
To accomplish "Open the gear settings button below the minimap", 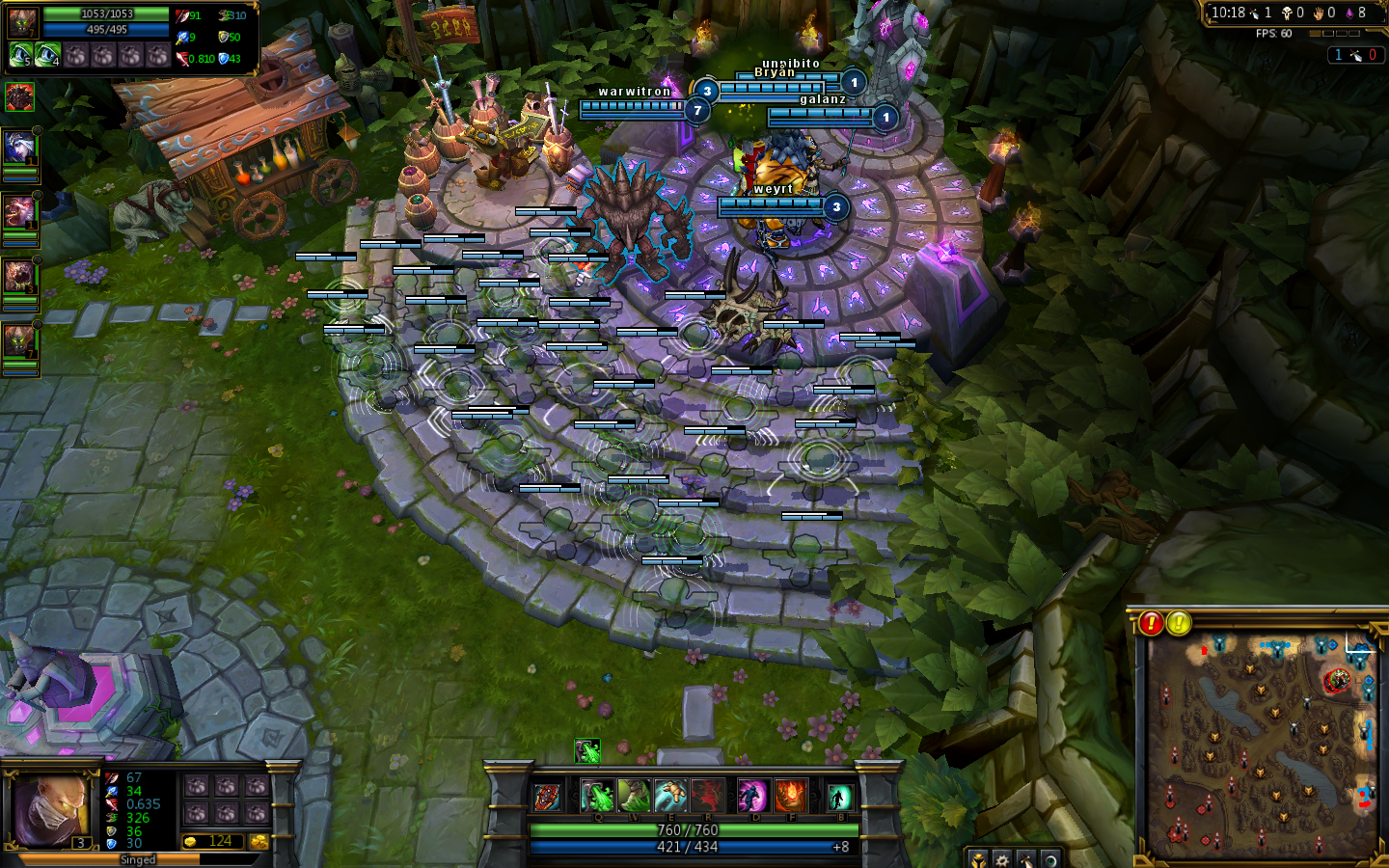I will [1002, 858].
